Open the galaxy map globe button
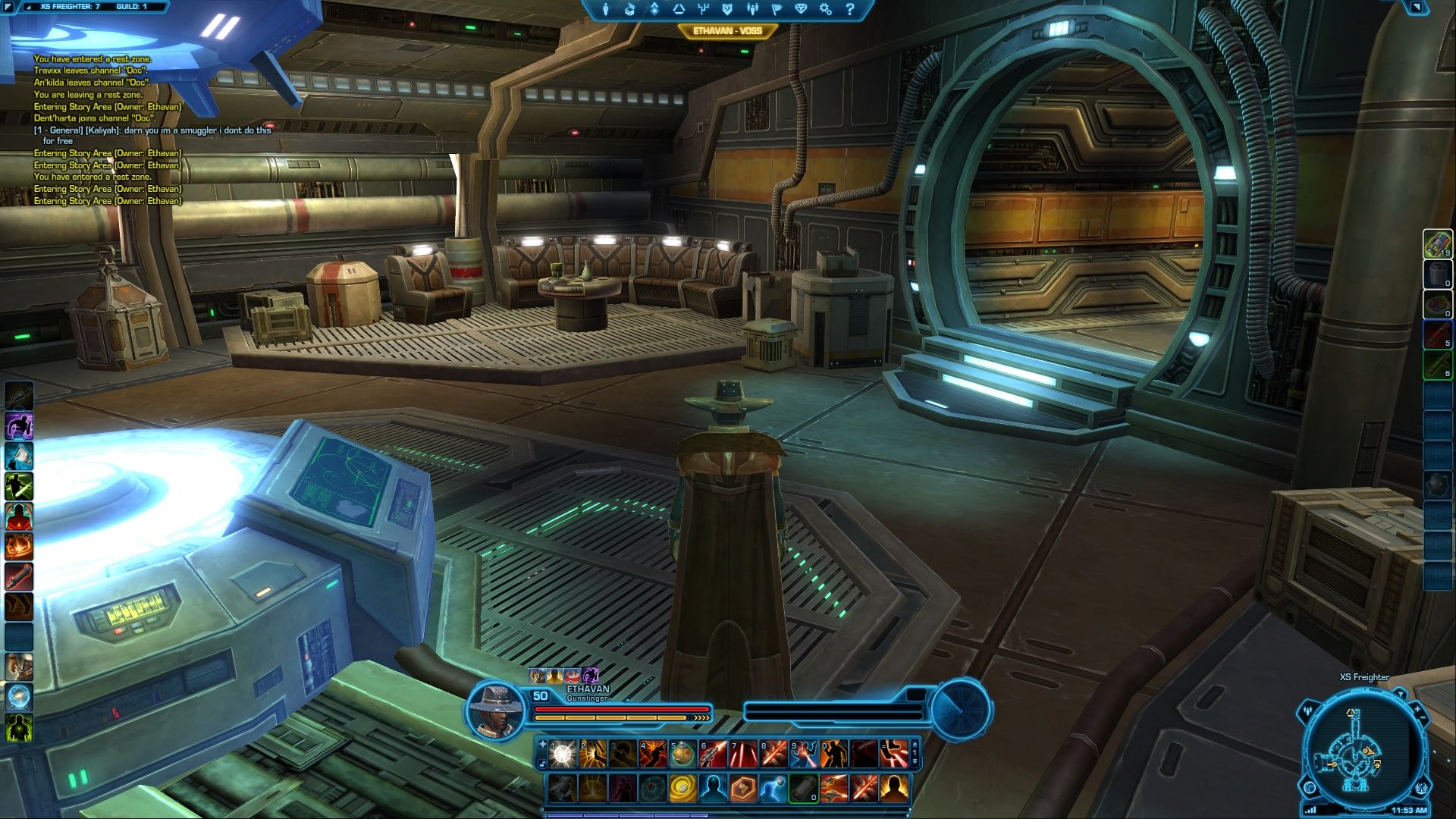Screen dimensions: 1456x819 (x=1310, y=787)
